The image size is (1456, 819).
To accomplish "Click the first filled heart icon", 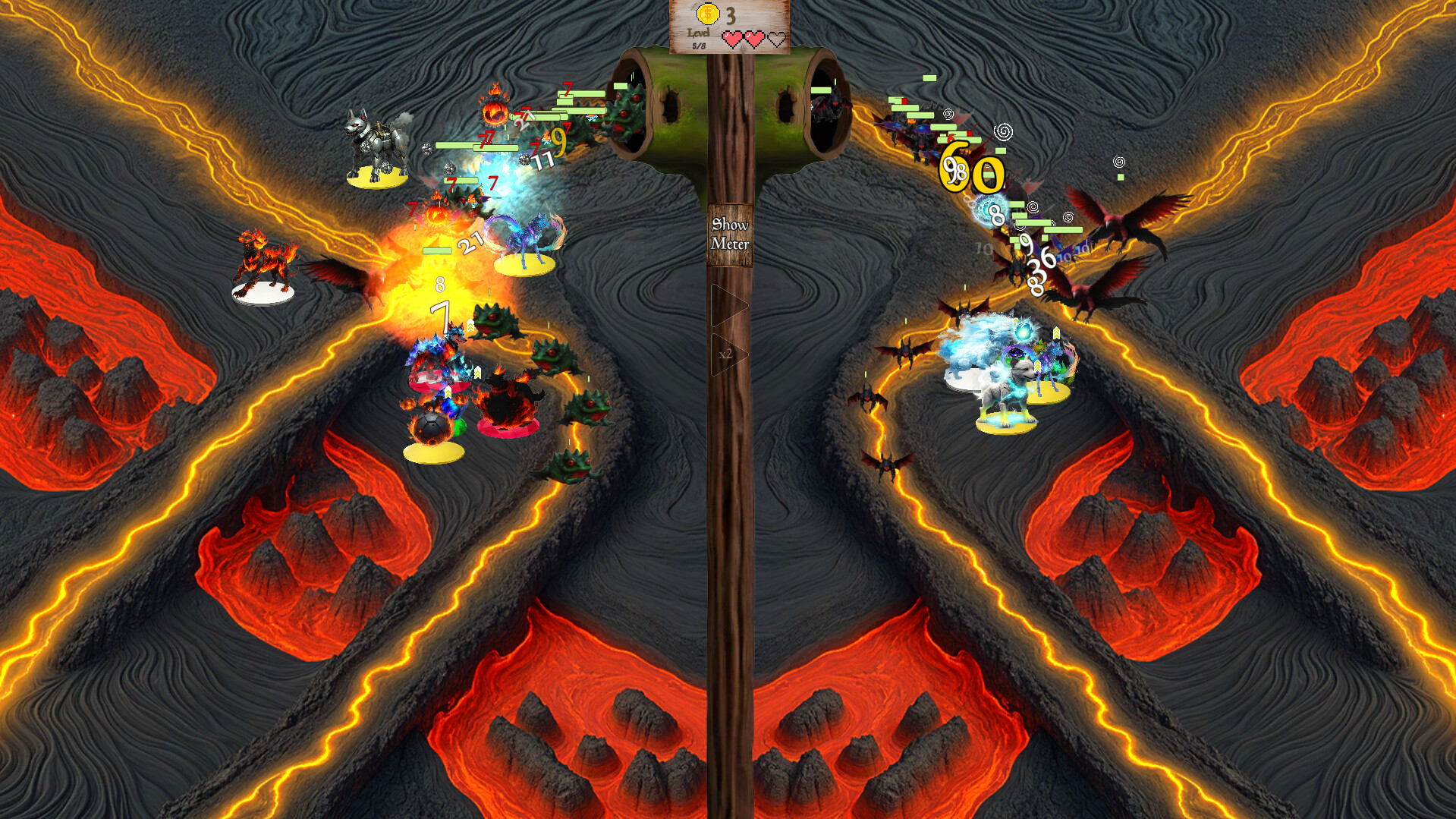I will pyautogui.click(x=731, y=38).
